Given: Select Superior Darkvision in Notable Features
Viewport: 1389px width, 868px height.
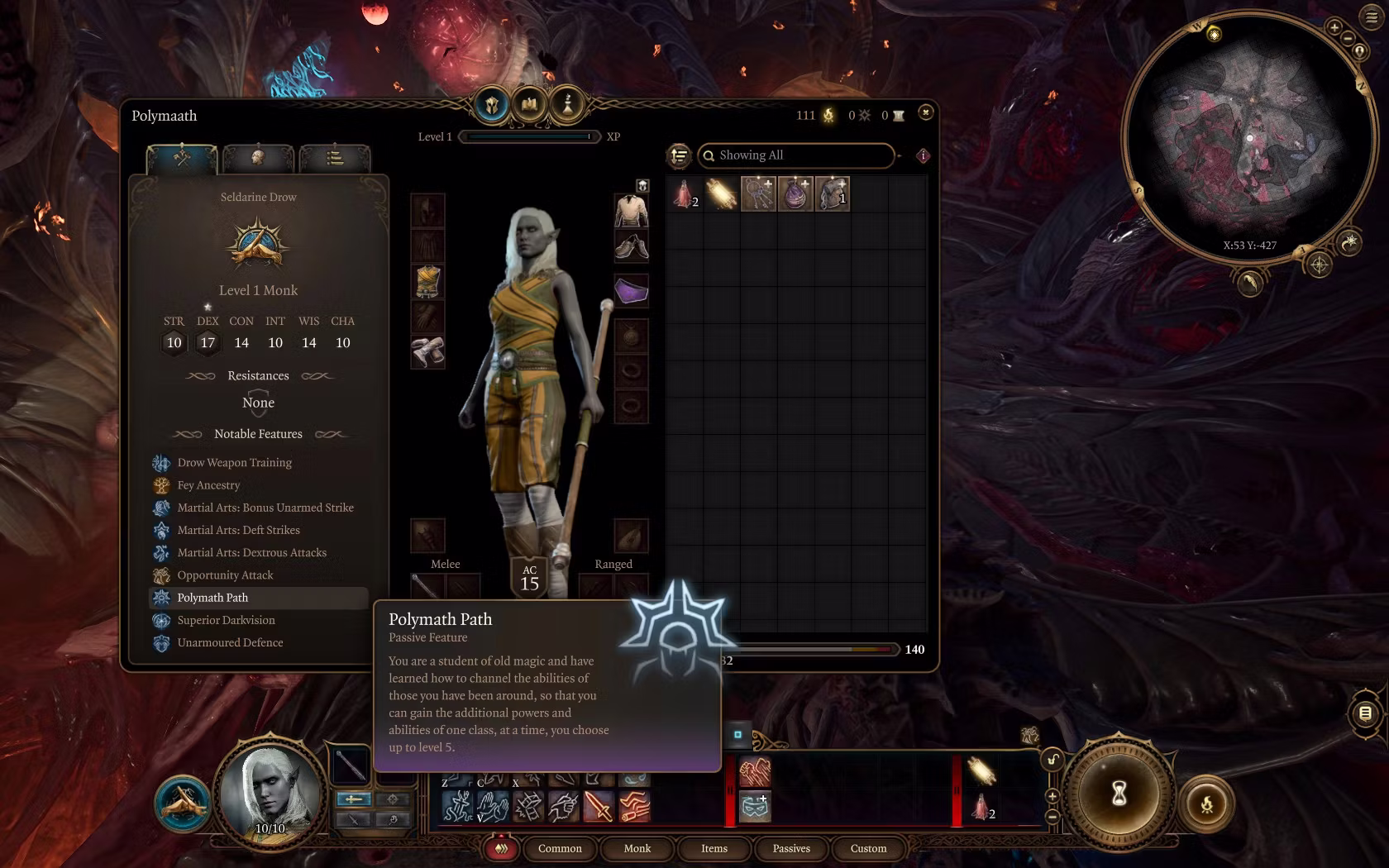Looking at the screenshot, I should pyautogui.click(x=226, y=620).
